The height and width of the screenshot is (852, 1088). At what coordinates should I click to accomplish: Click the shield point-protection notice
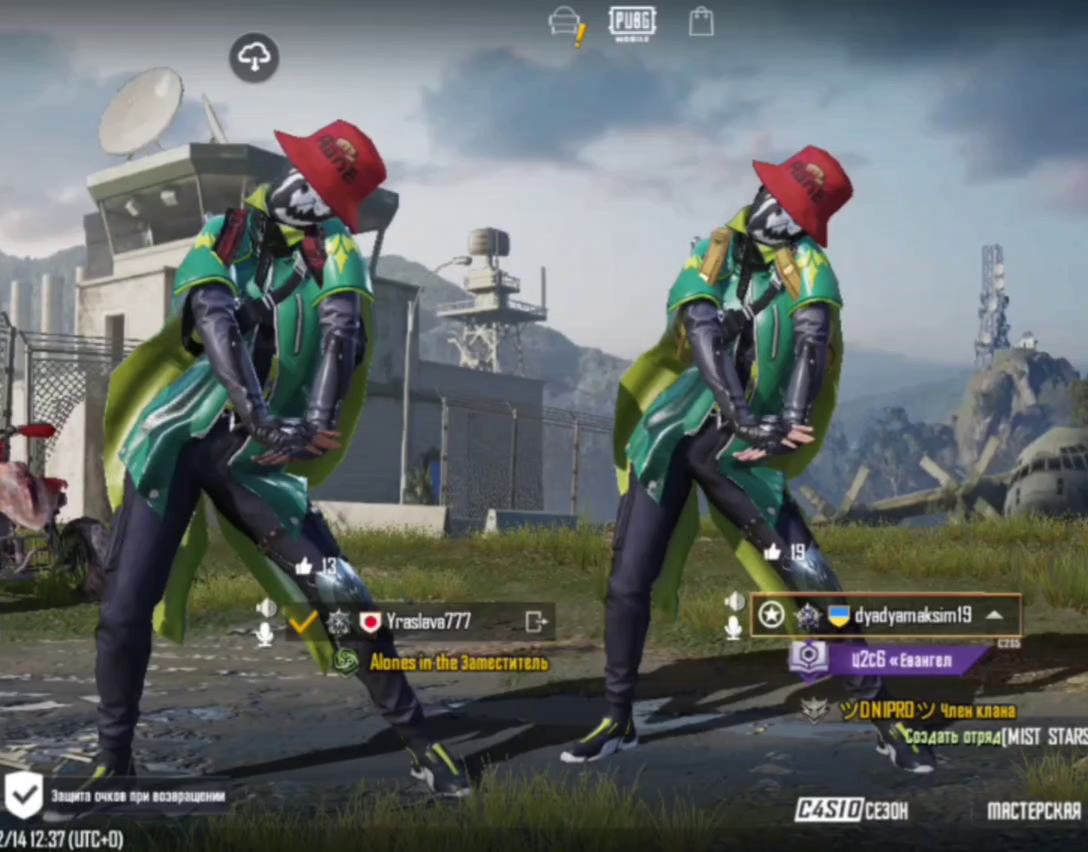(x=118, y=797)
